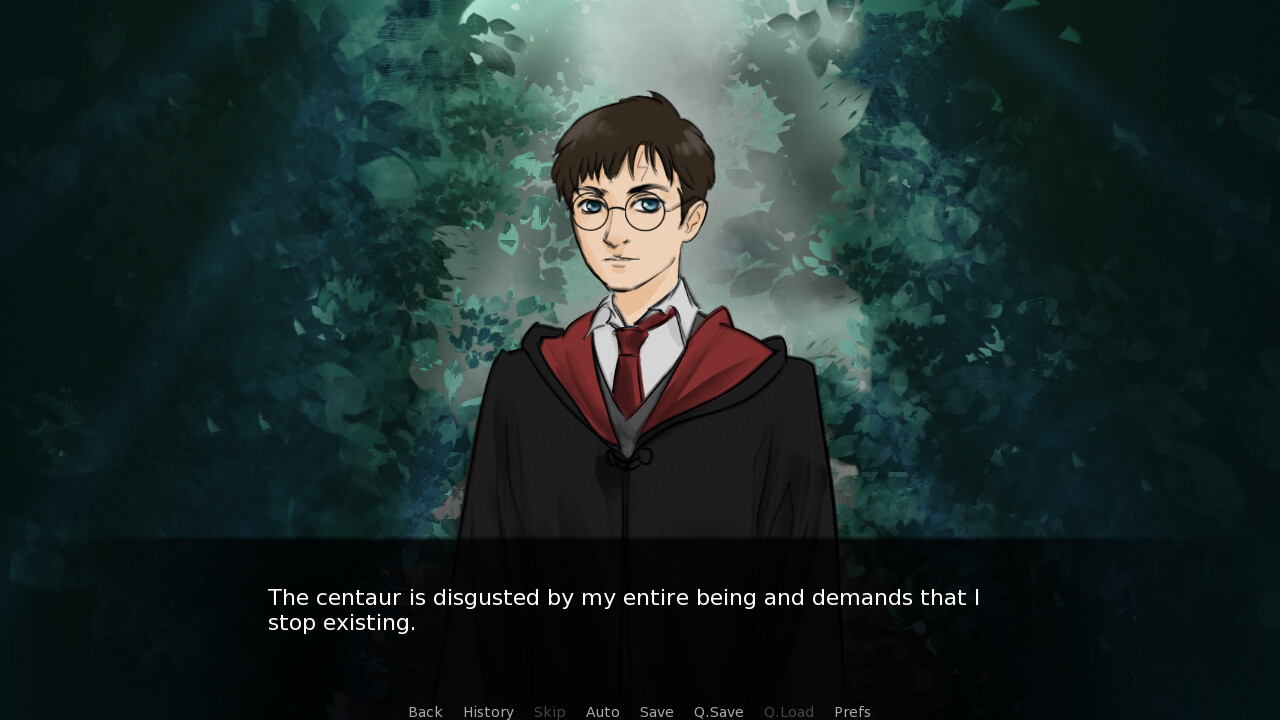The image size is (1280, 720).
Task: Review past lines using History
Action: [x=488, y=711]
